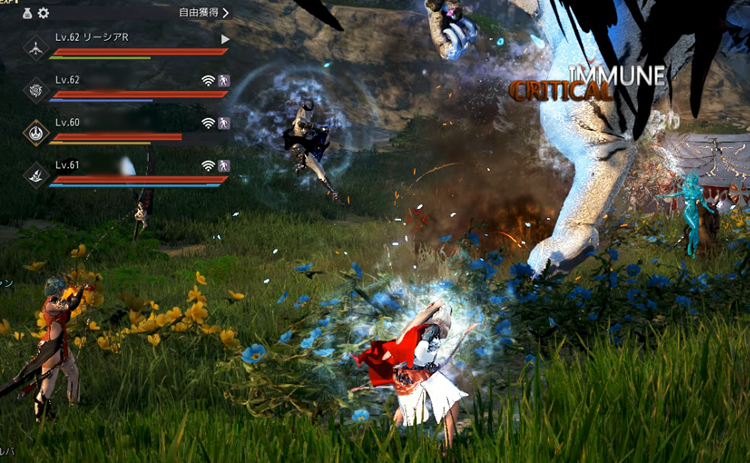Click the Lv.61 member's follow icon
This screenshot has height=463, width=750.
[224, 165]
